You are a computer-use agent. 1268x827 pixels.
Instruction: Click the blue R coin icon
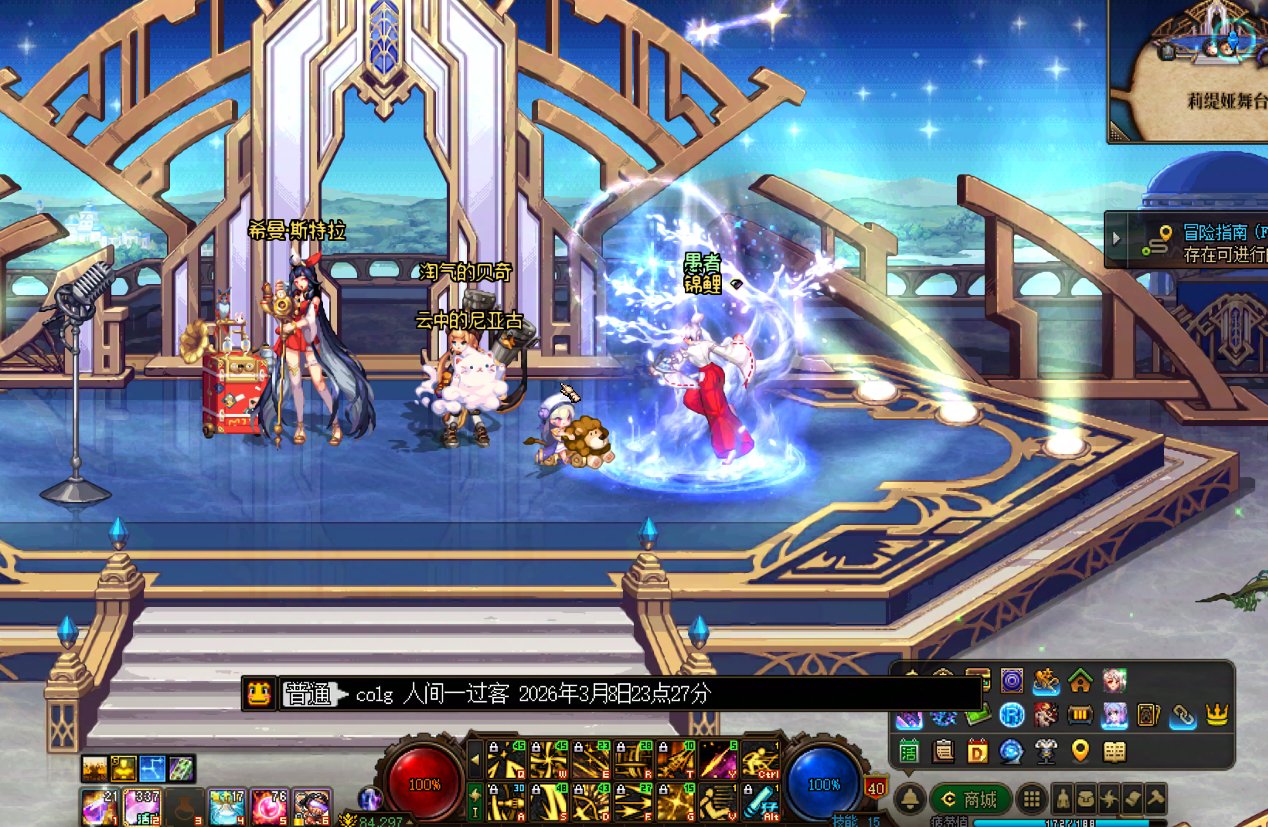click(1011, 715)
